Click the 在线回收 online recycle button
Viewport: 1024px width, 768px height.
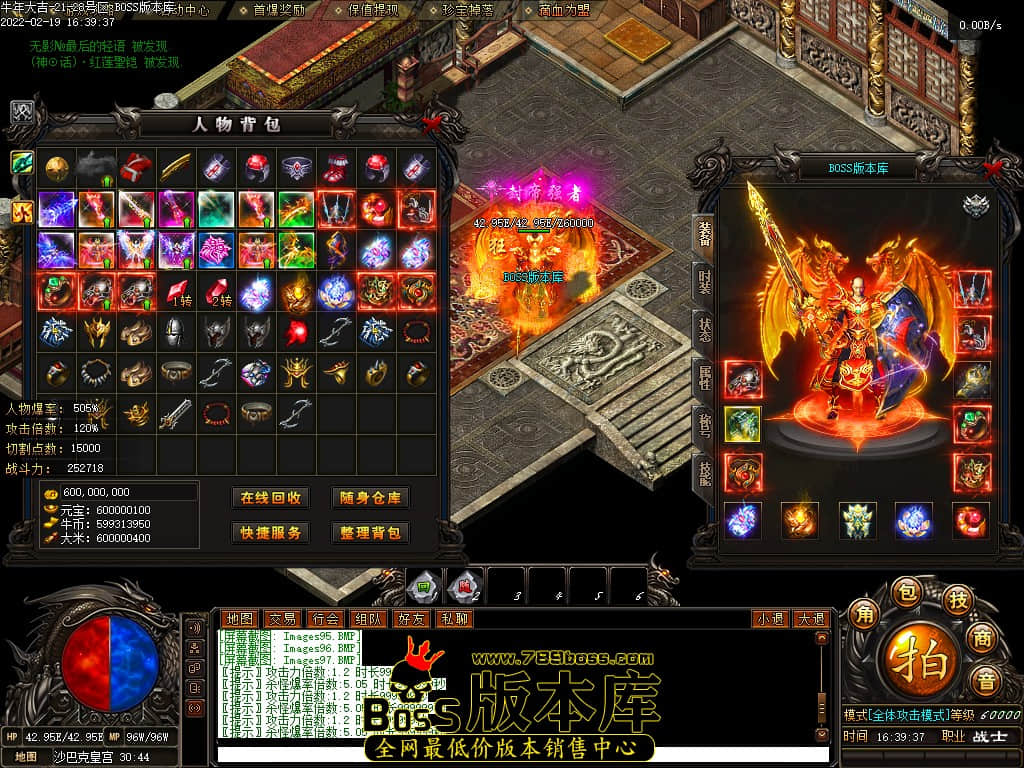tap(270, 498)
